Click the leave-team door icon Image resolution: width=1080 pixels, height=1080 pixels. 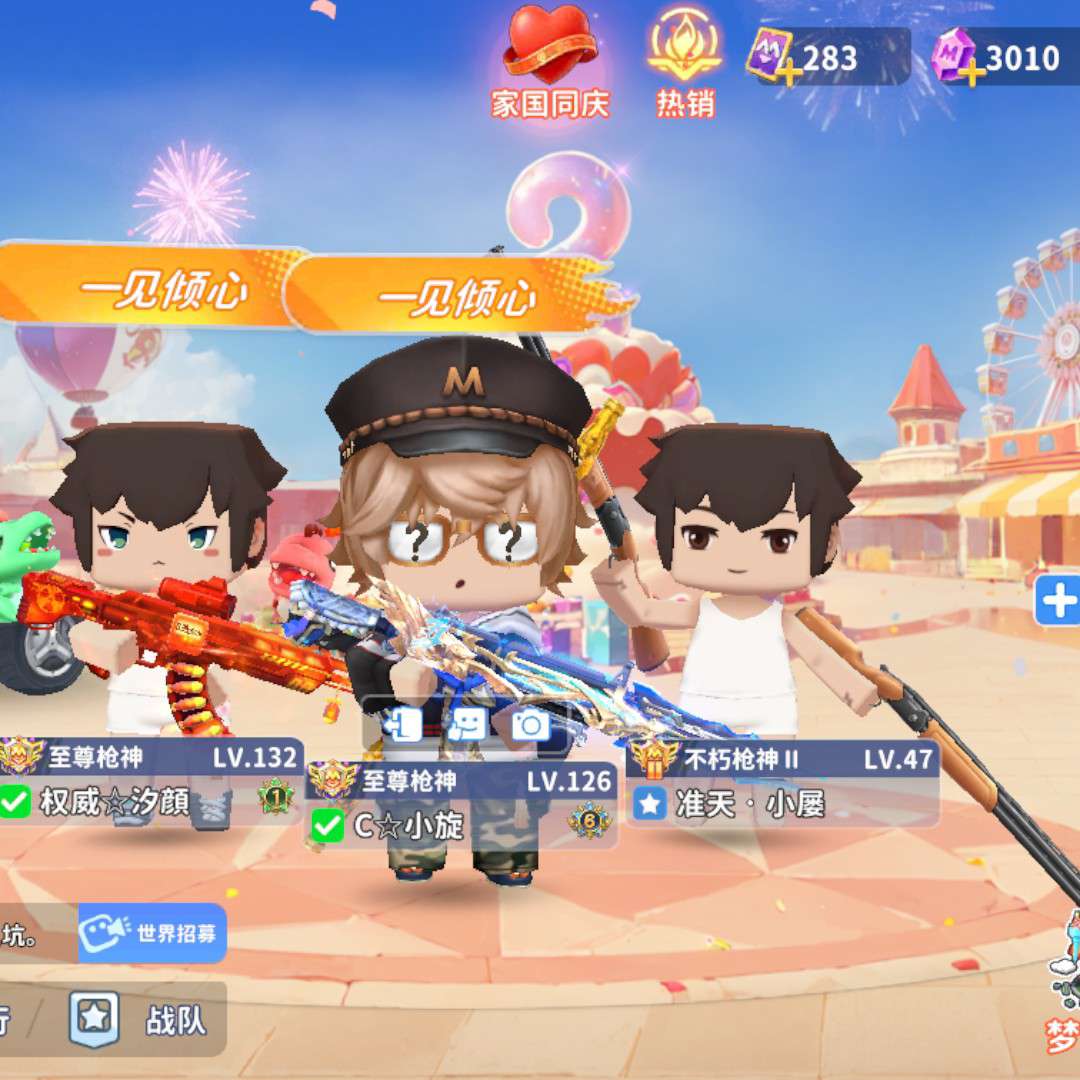pyautogui.click(x=403, y=724)
